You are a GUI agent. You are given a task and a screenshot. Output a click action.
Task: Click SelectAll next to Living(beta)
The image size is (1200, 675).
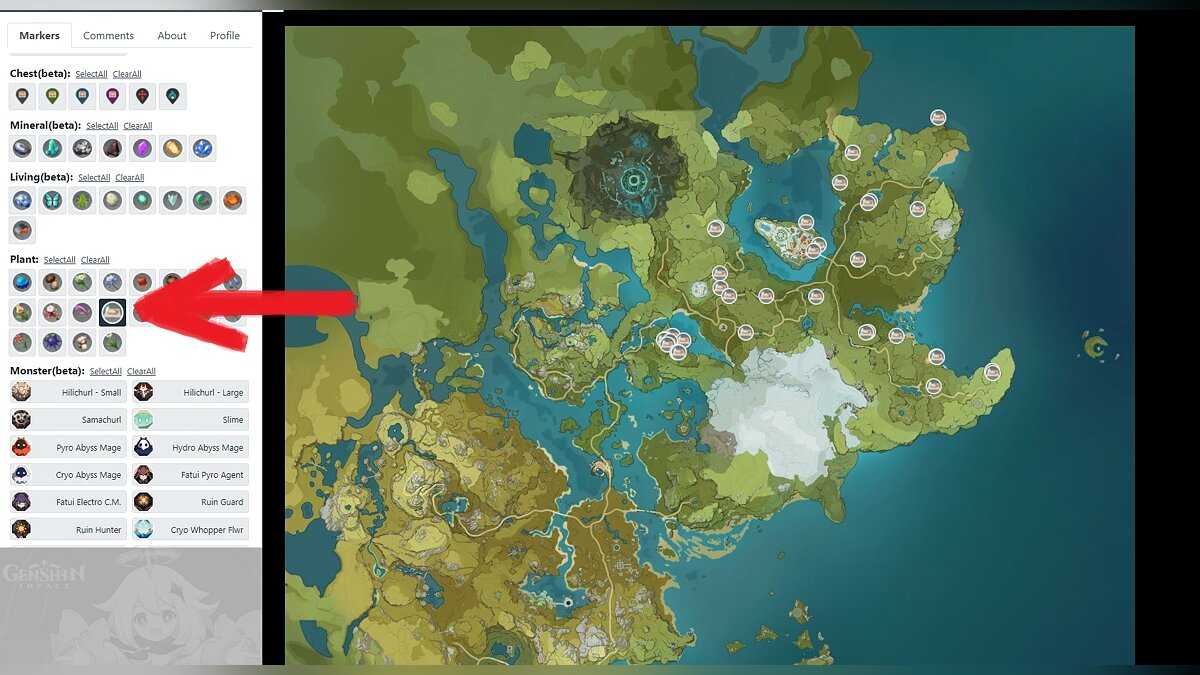94,178
